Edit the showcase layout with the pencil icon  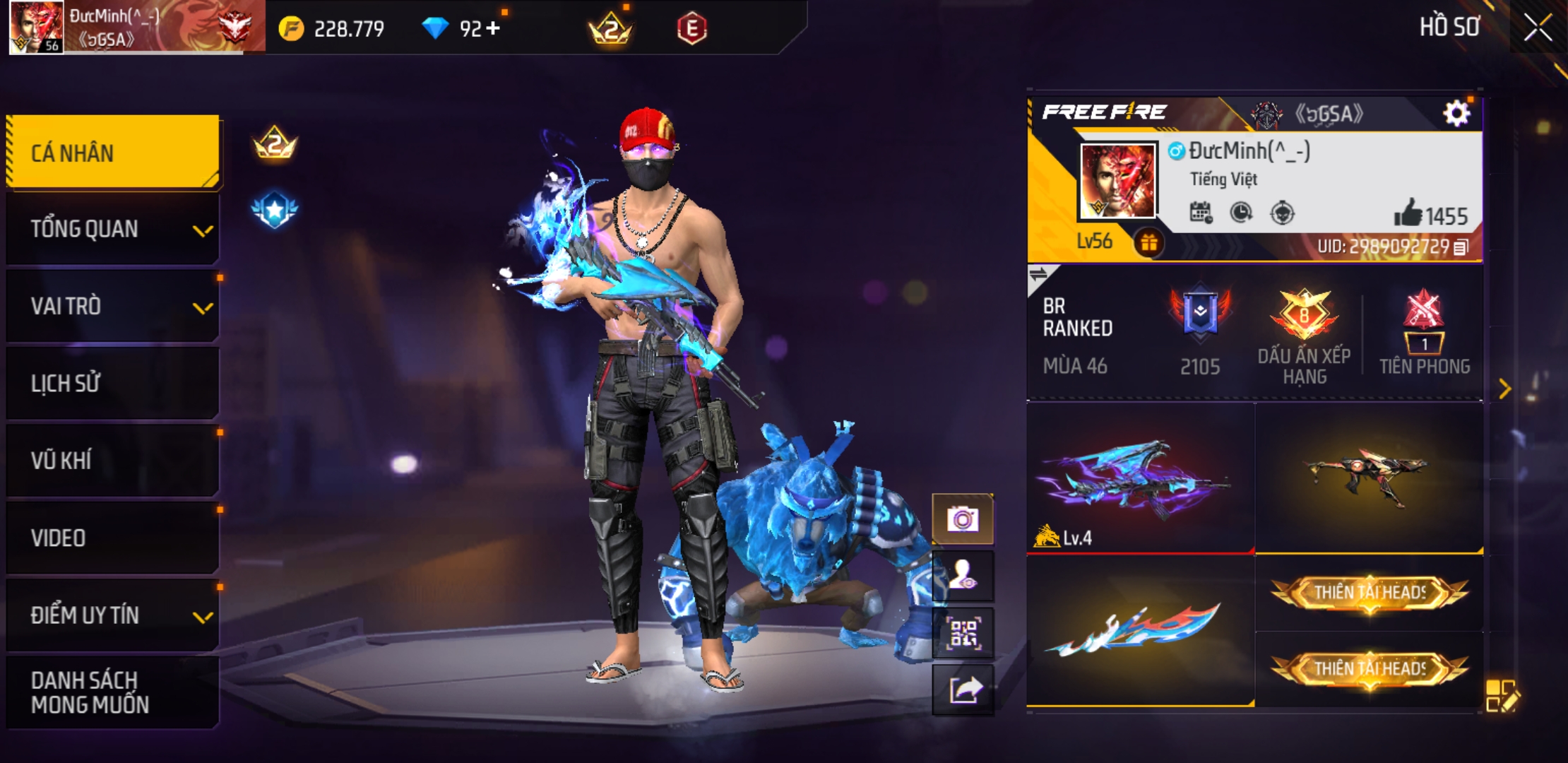(1502, 695)
